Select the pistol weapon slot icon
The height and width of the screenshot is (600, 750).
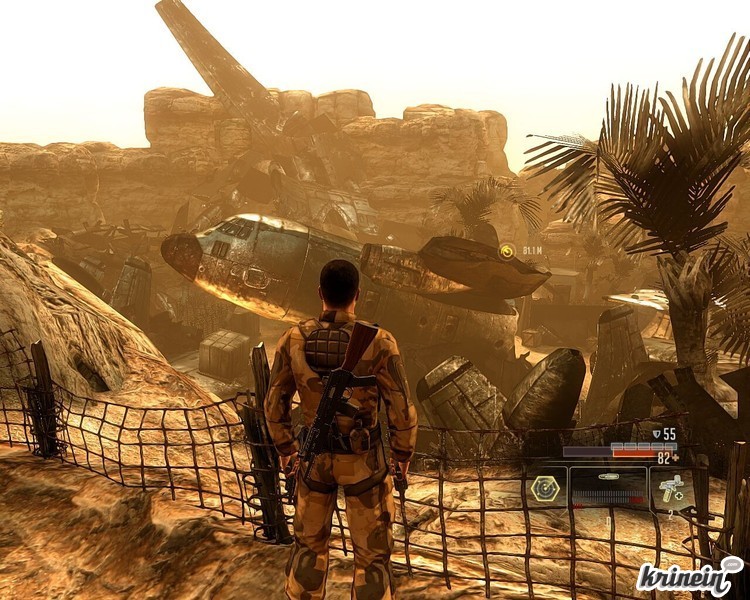(x=669, y=488)
